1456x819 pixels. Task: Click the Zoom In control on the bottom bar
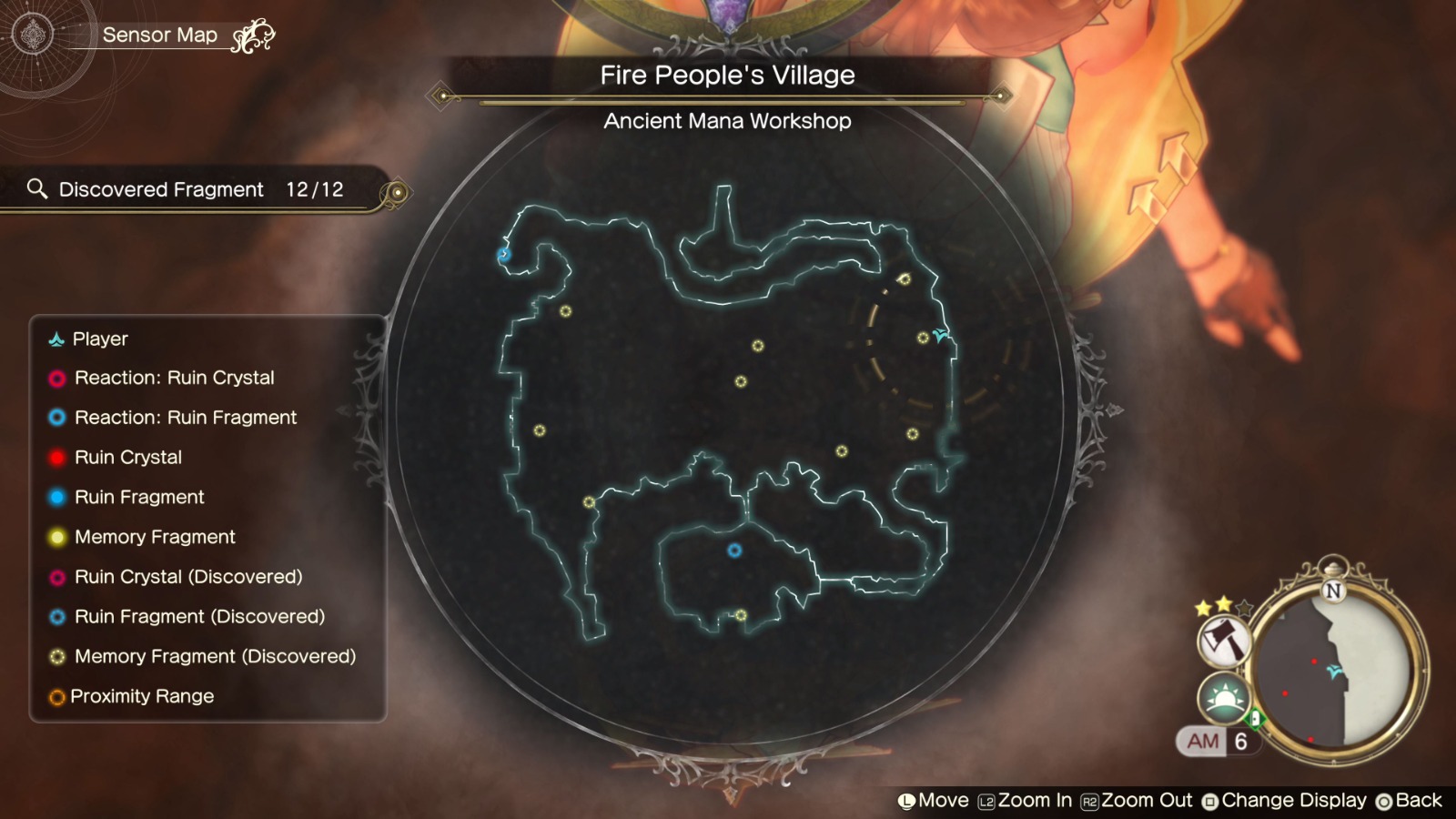tap(1024, 800)
